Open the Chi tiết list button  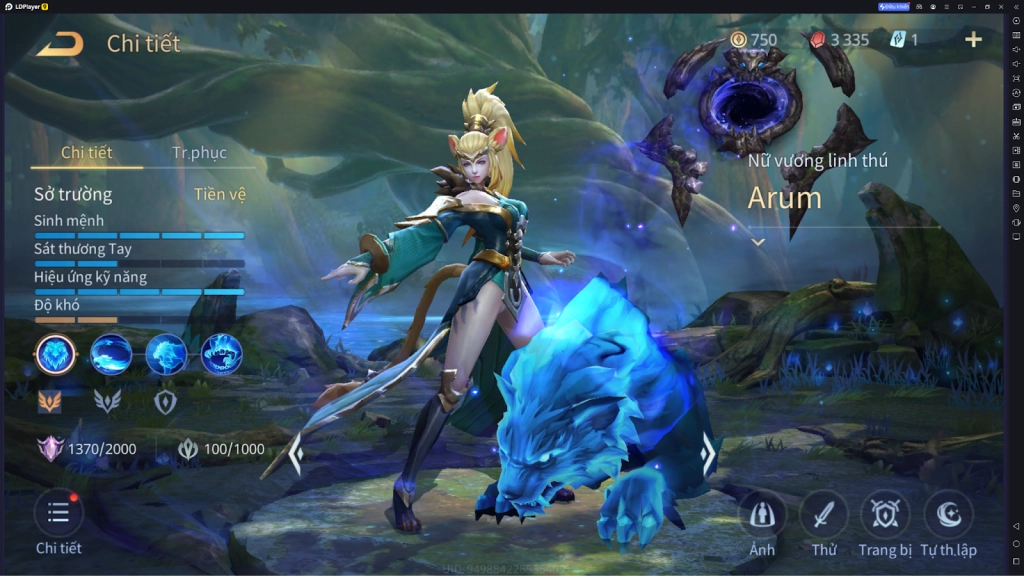58,513
